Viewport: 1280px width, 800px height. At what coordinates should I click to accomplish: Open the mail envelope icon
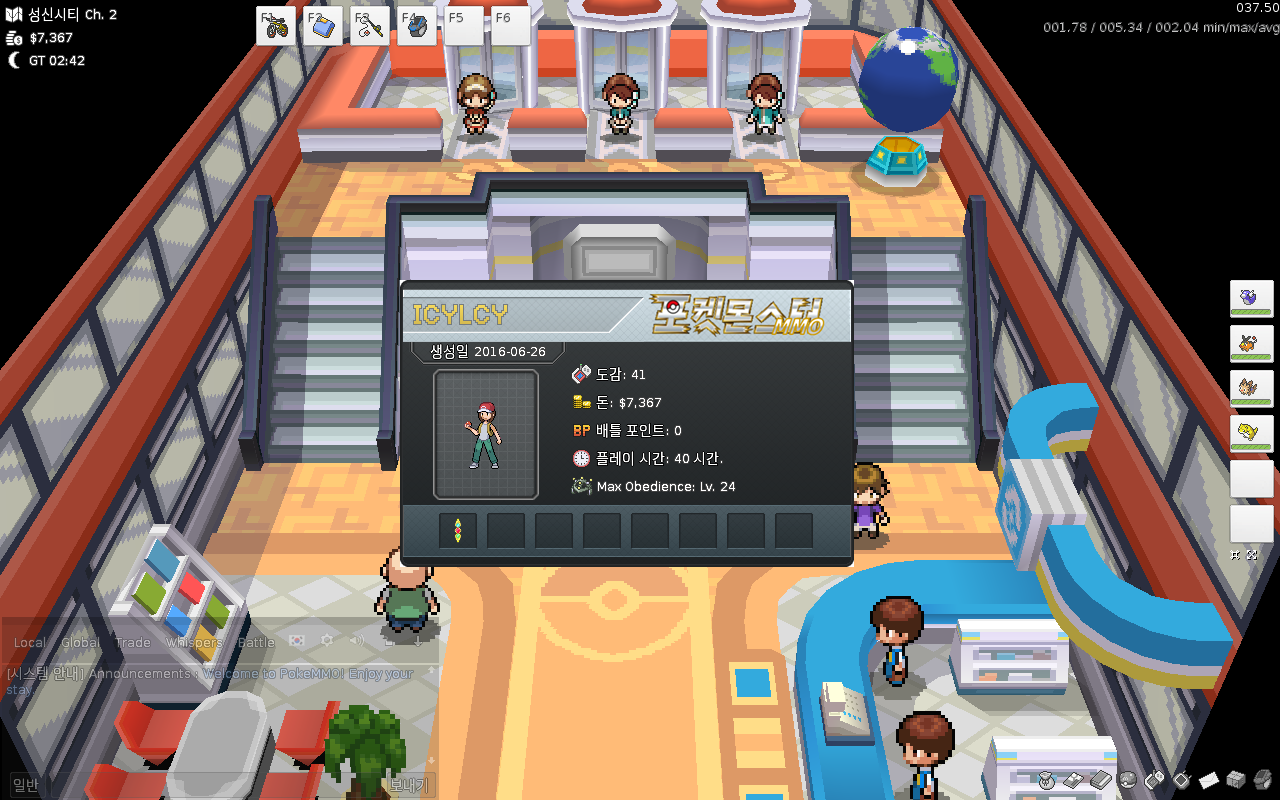1208,779
